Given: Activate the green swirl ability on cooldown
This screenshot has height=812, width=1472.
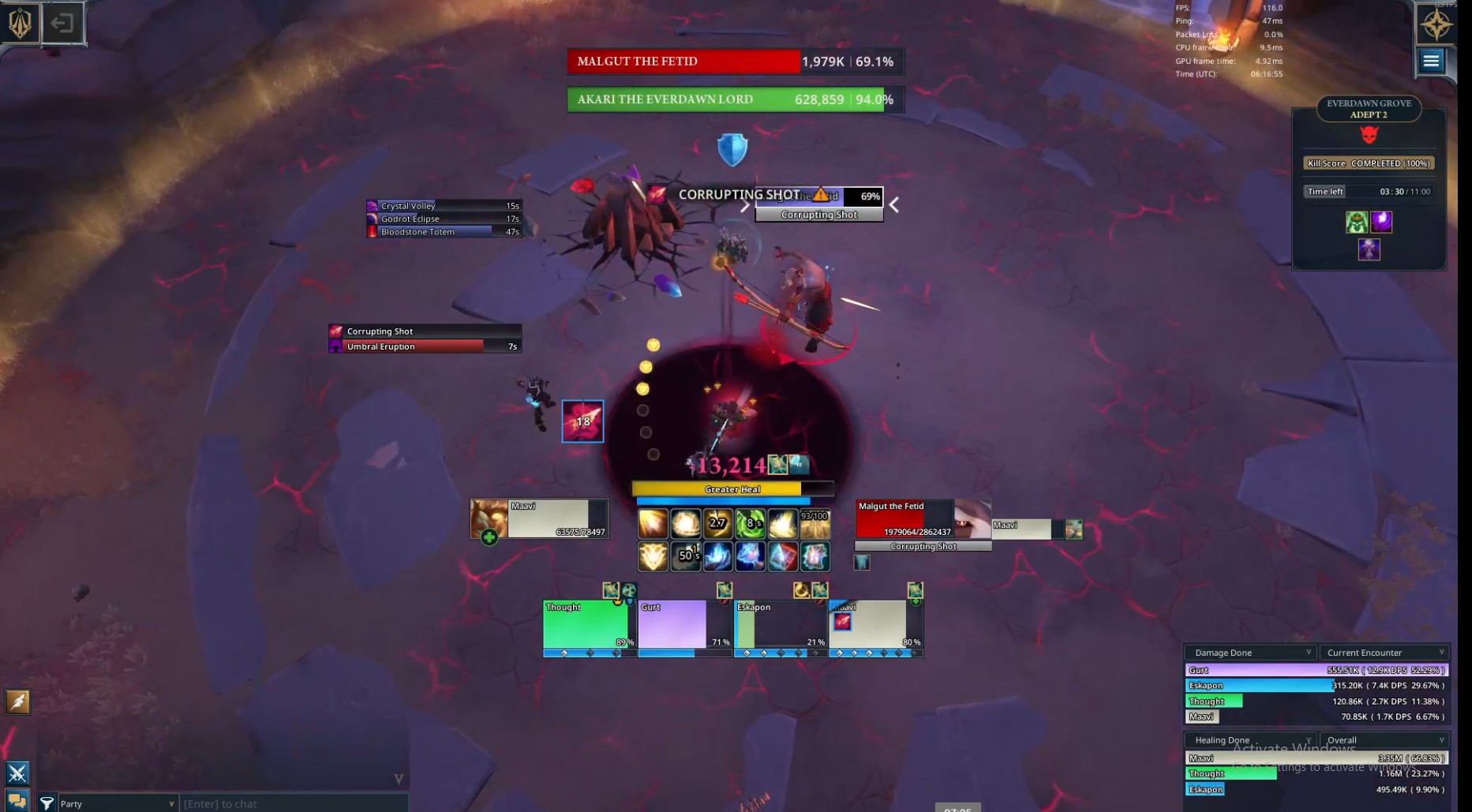Looking at the screenshot, I should pos(750,523).
